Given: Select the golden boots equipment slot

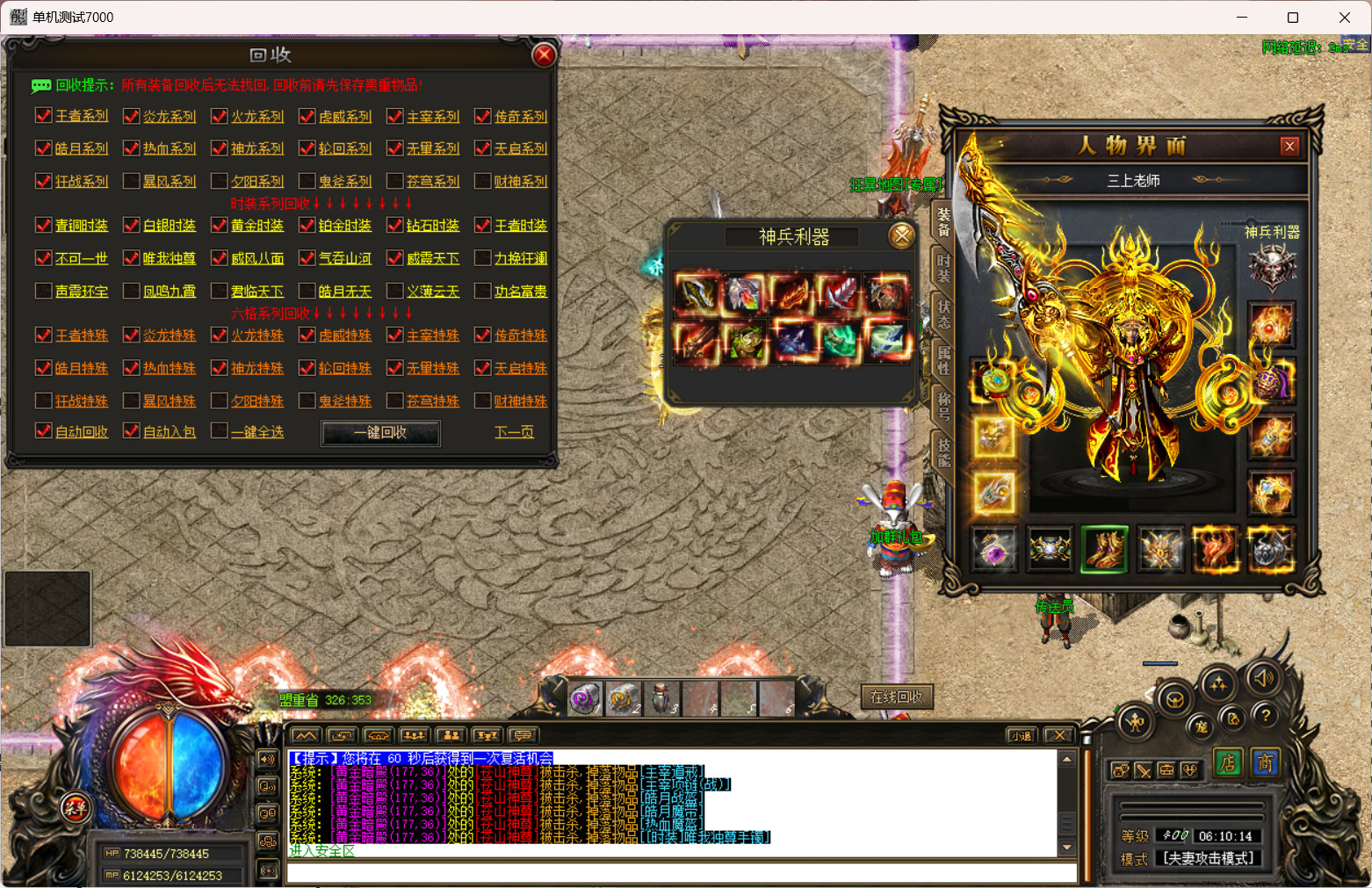Looking at the screenshot, I should (x=1104, y=549).
